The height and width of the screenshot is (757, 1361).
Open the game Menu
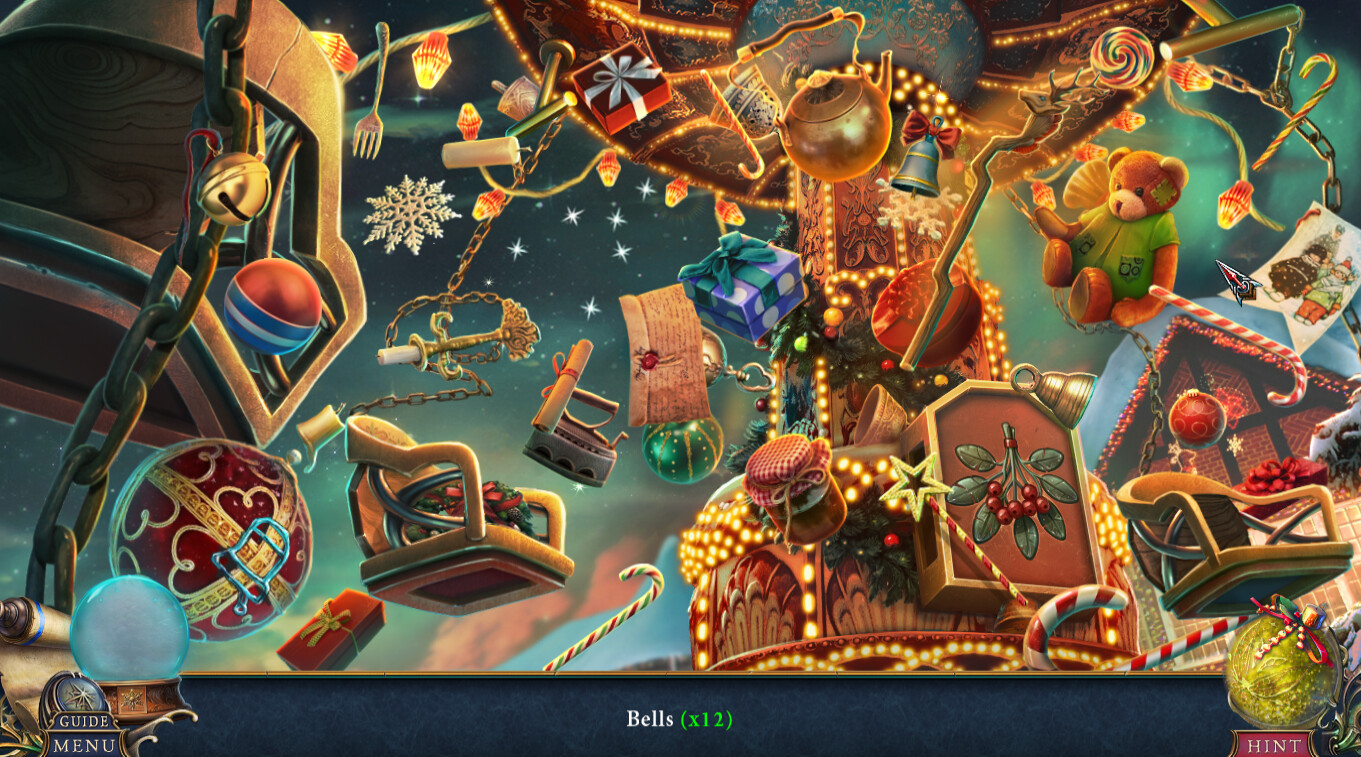[x=84, y=744]
